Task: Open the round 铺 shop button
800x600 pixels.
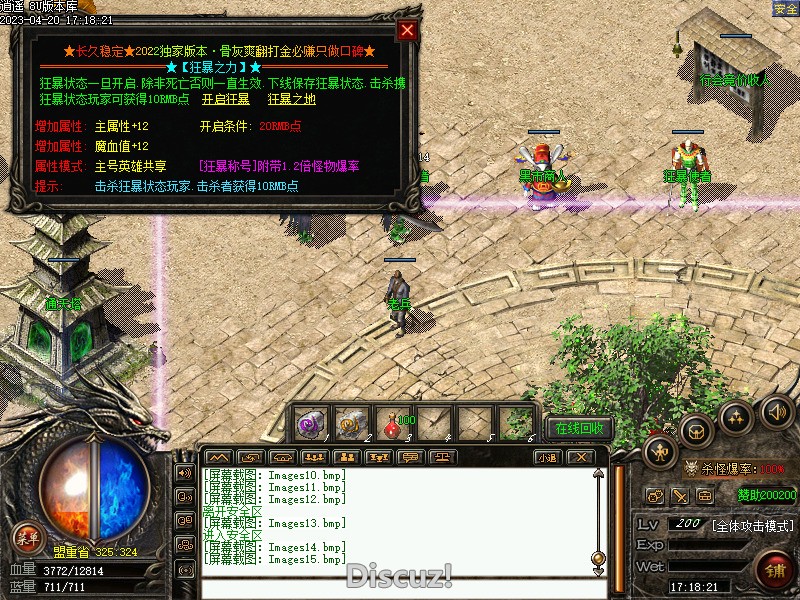Action: 773,571
